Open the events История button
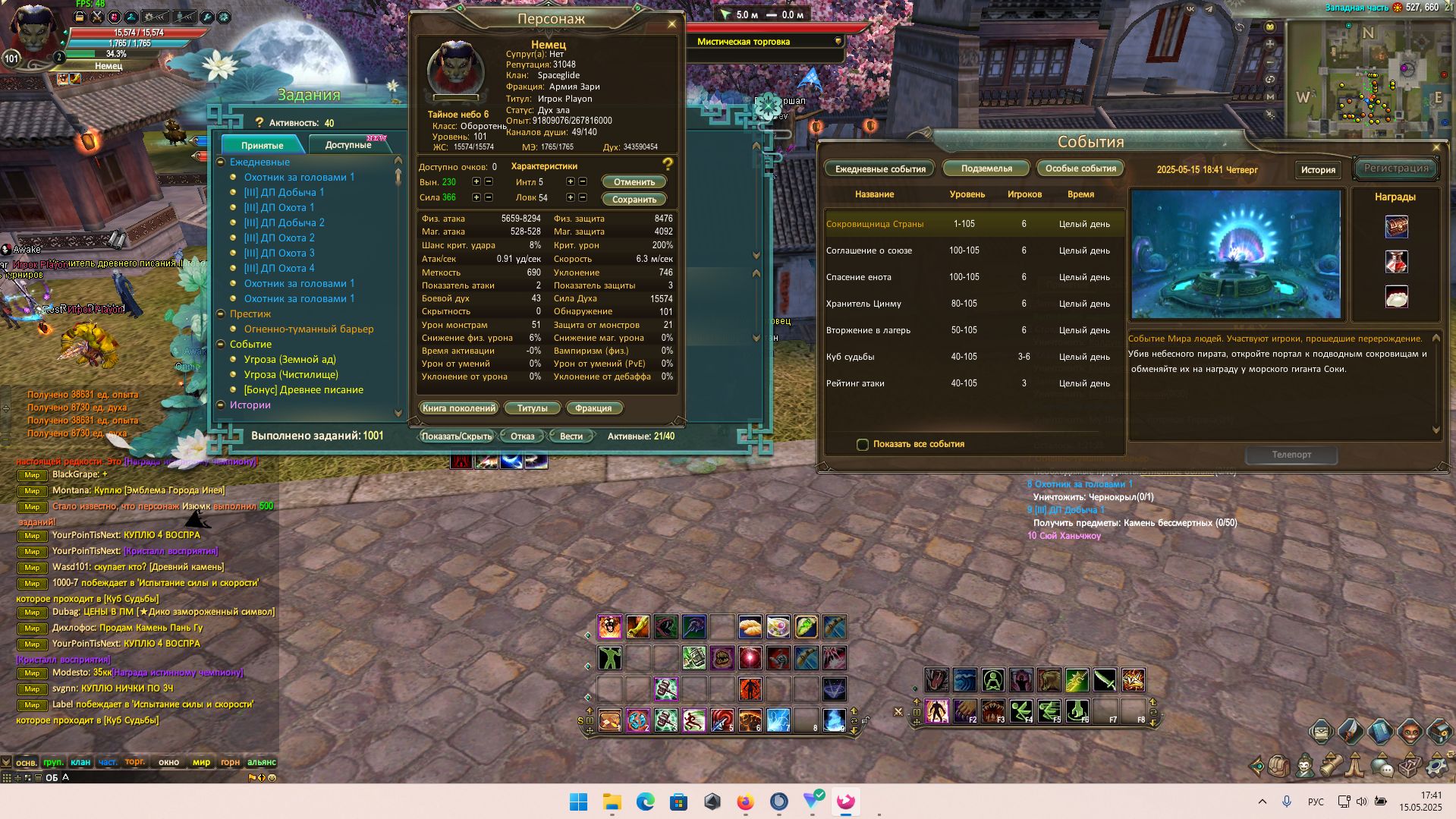Screen dimensions: 1456x819 [x=1318, y=170]
